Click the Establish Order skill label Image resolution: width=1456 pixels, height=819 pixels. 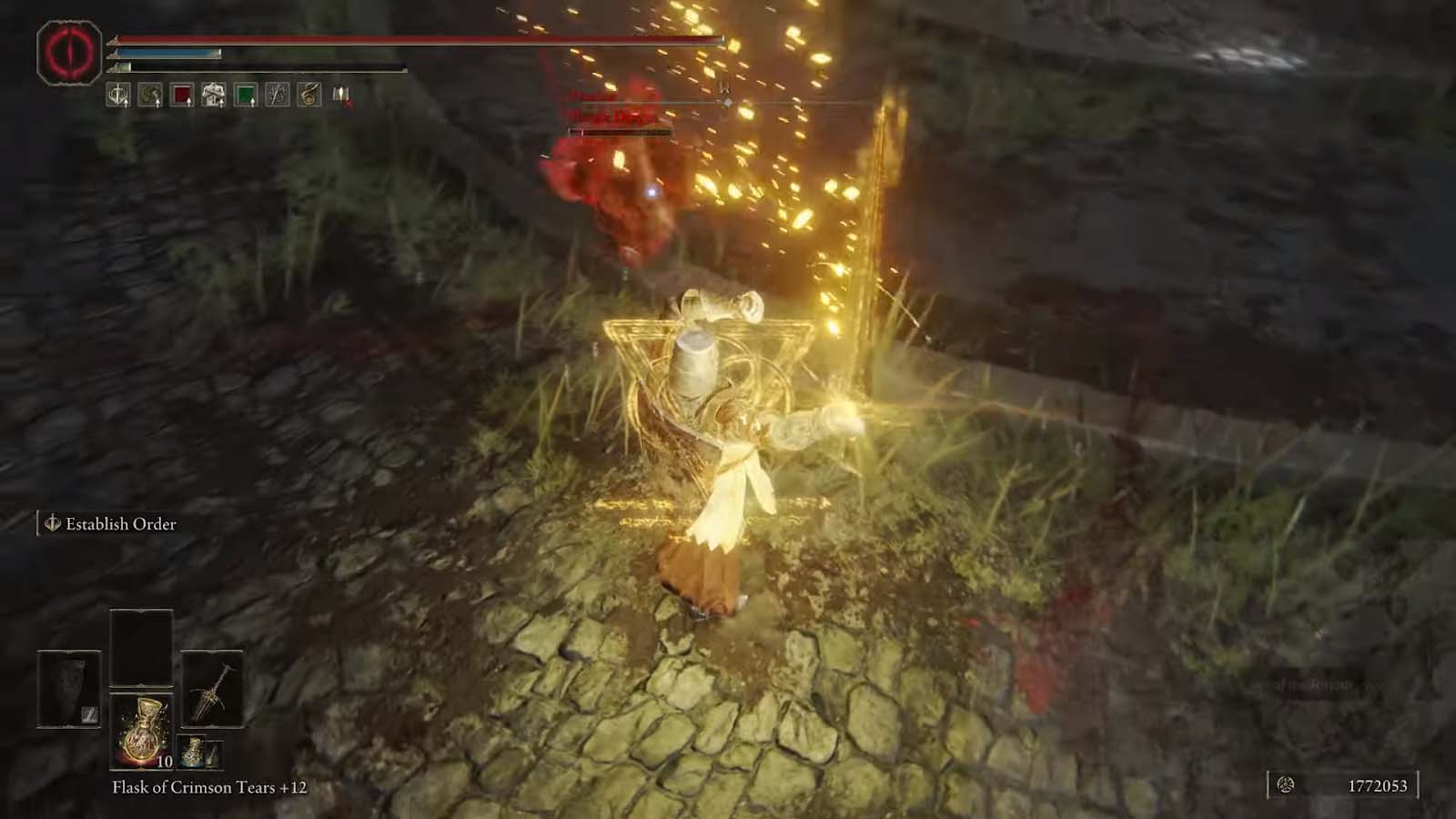pos(116,524)
